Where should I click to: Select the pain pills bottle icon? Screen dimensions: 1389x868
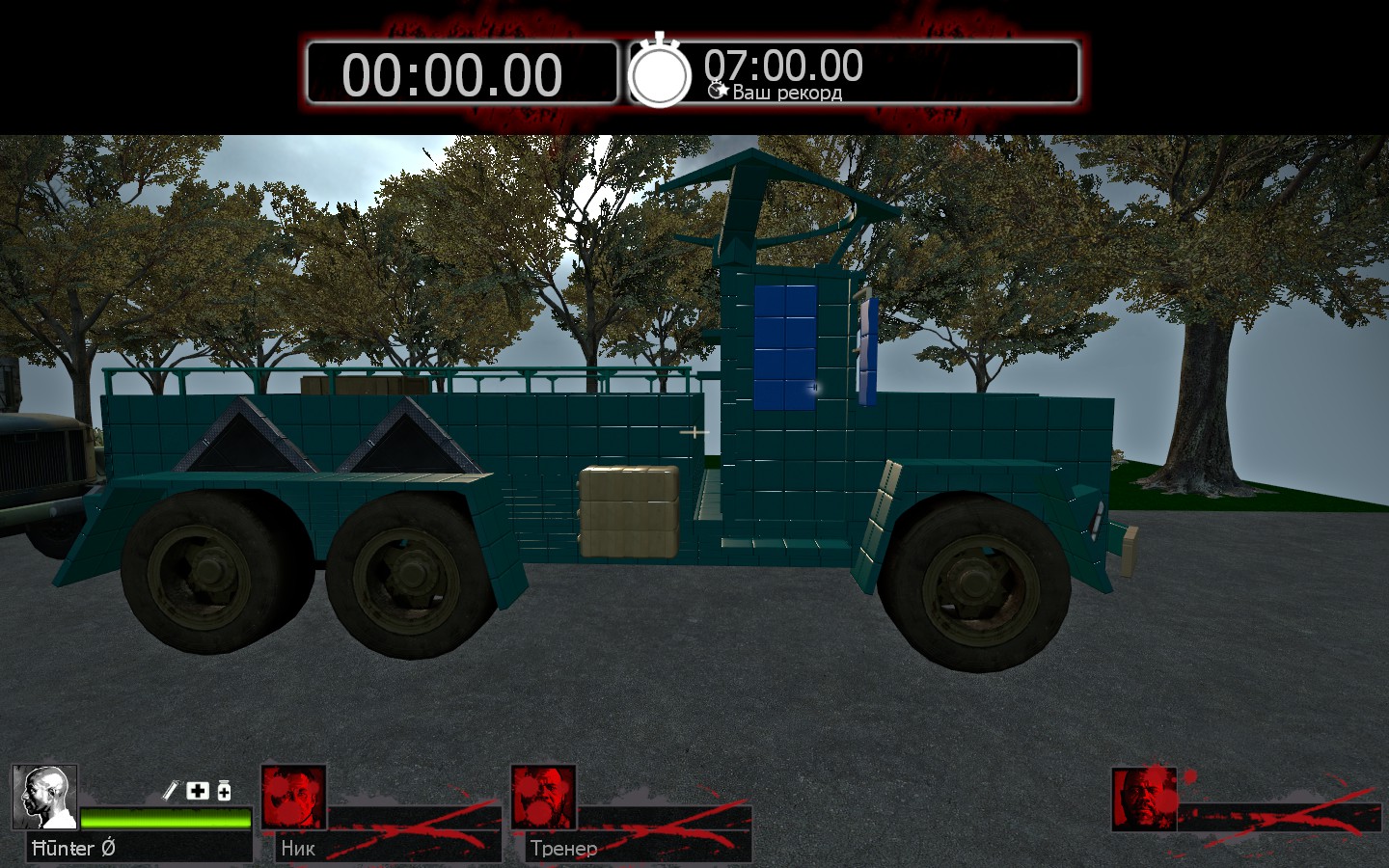[224, 791]
